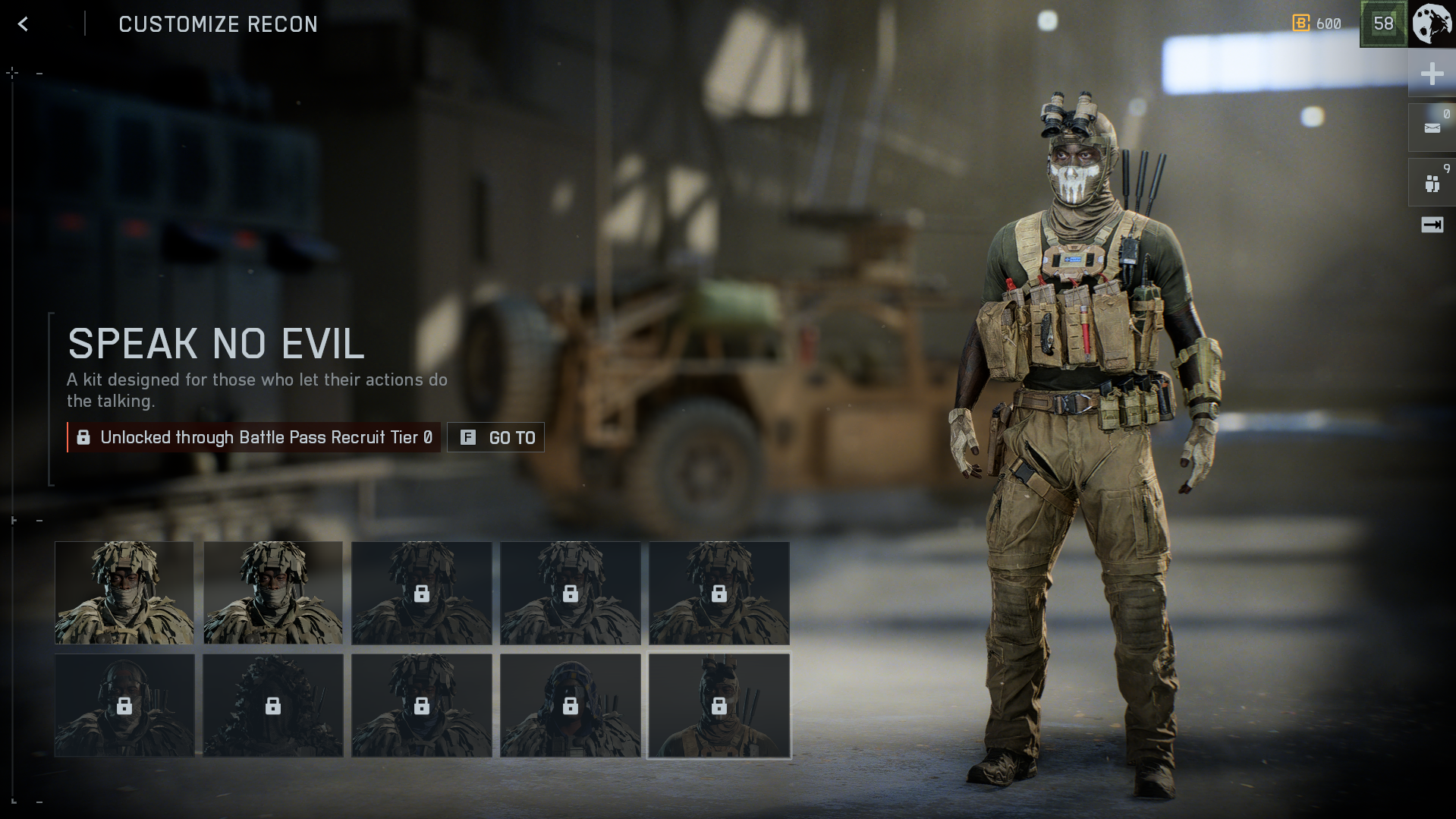Screen dimensions: 1456x819
Task: Click the GO TO Battle Pass button
Action: click(x=495, y=437)
